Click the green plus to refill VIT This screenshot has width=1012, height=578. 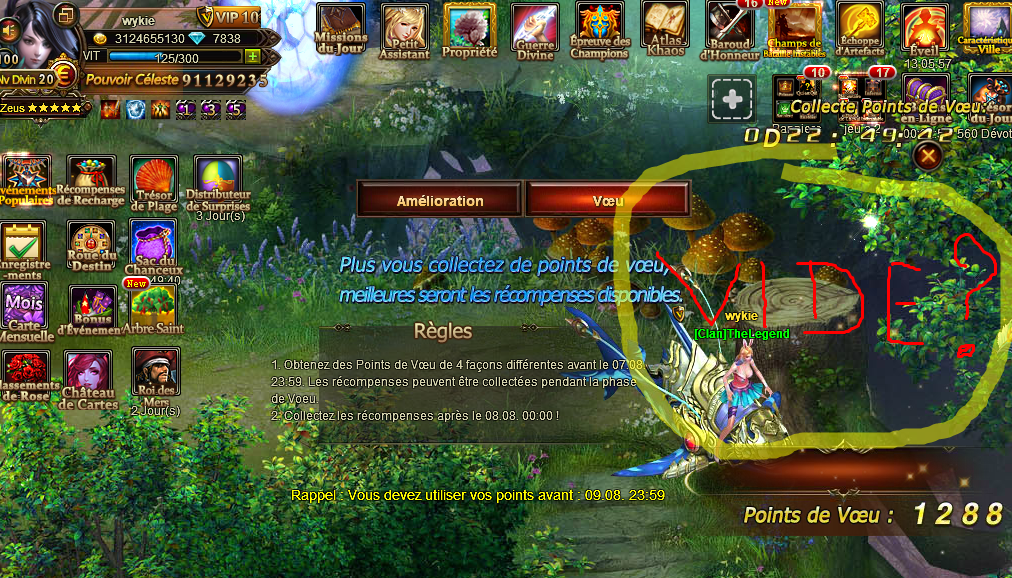(253, 57)
